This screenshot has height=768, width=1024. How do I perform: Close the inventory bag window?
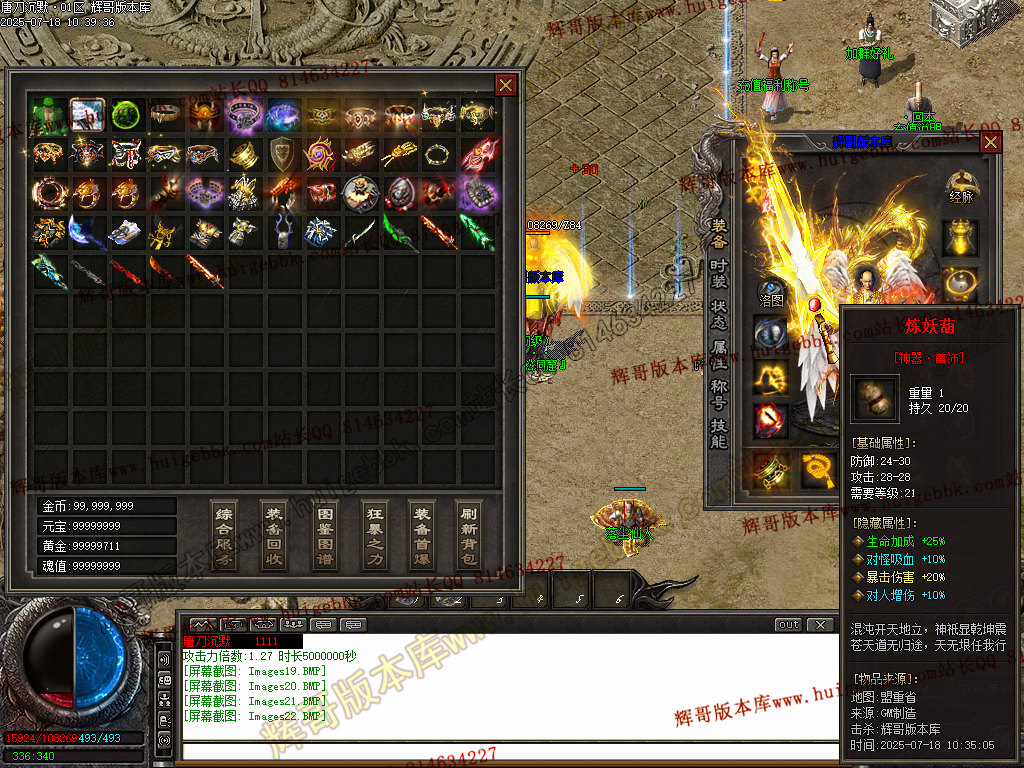tap(506, 85)
